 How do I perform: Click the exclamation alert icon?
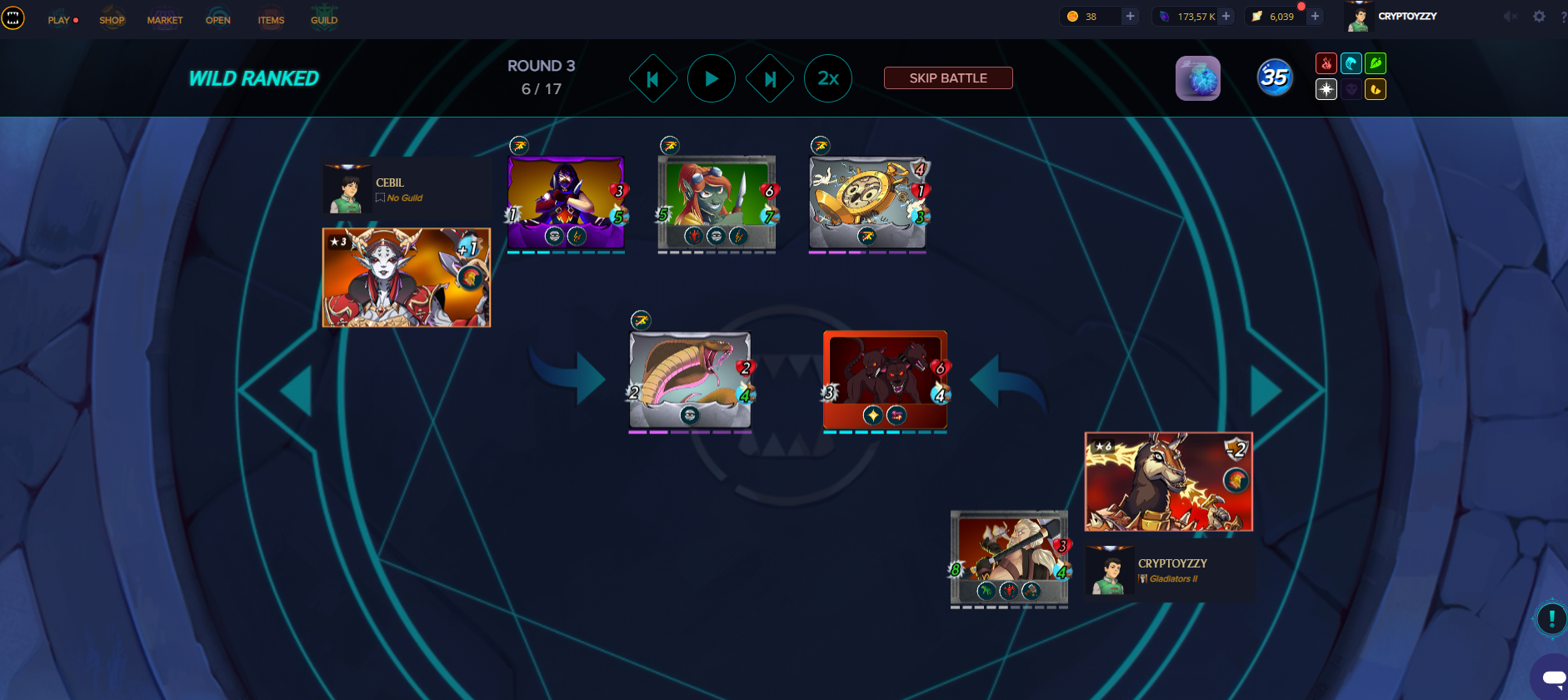click(x=1551, y=618)
